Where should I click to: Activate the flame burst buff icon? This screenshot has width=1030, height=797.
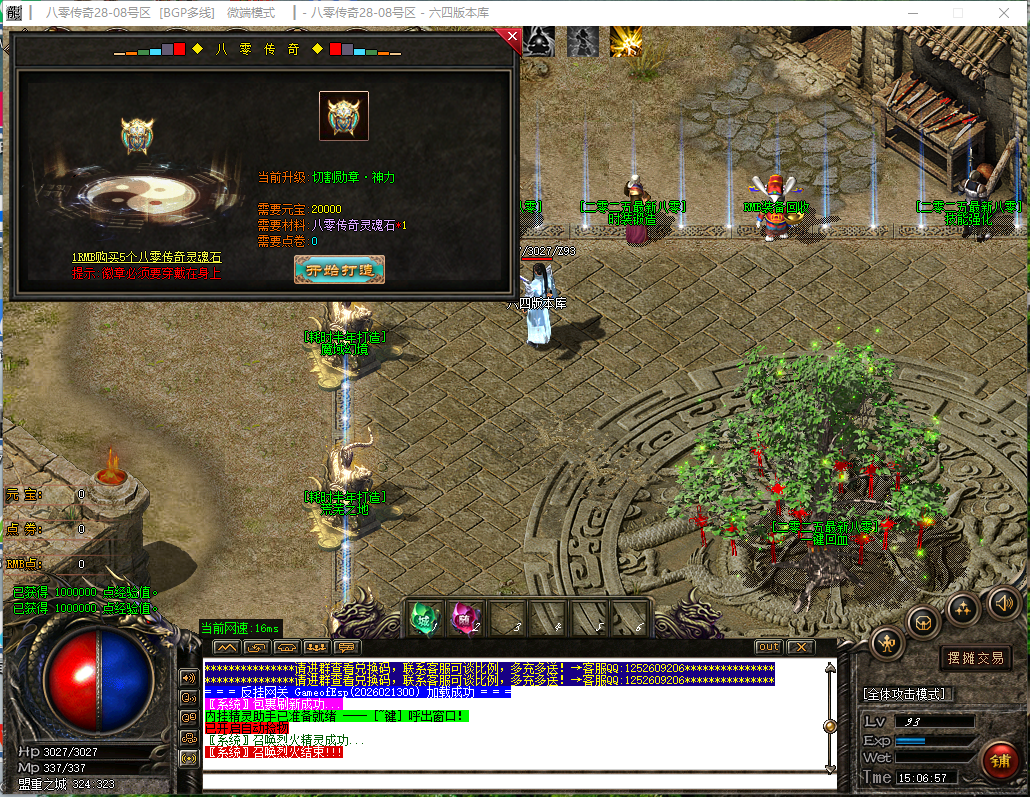[625, 41]
